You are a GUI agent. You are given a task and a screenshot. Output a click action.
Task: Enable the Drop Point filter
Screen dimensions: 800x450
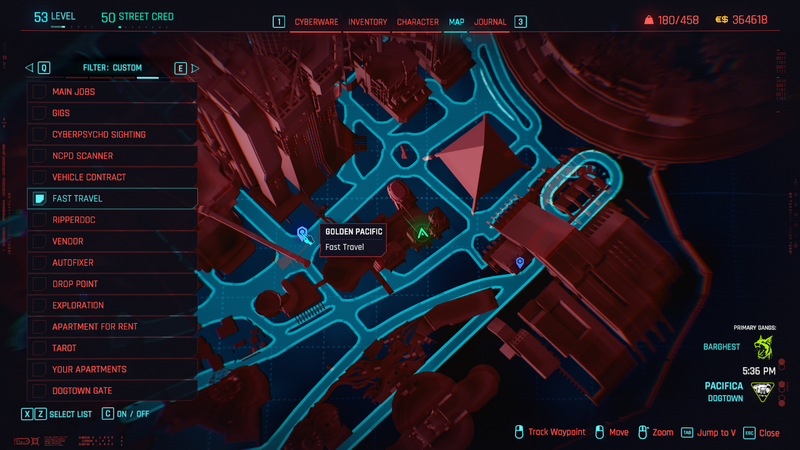pyautogui.click(x=112, y=284)
